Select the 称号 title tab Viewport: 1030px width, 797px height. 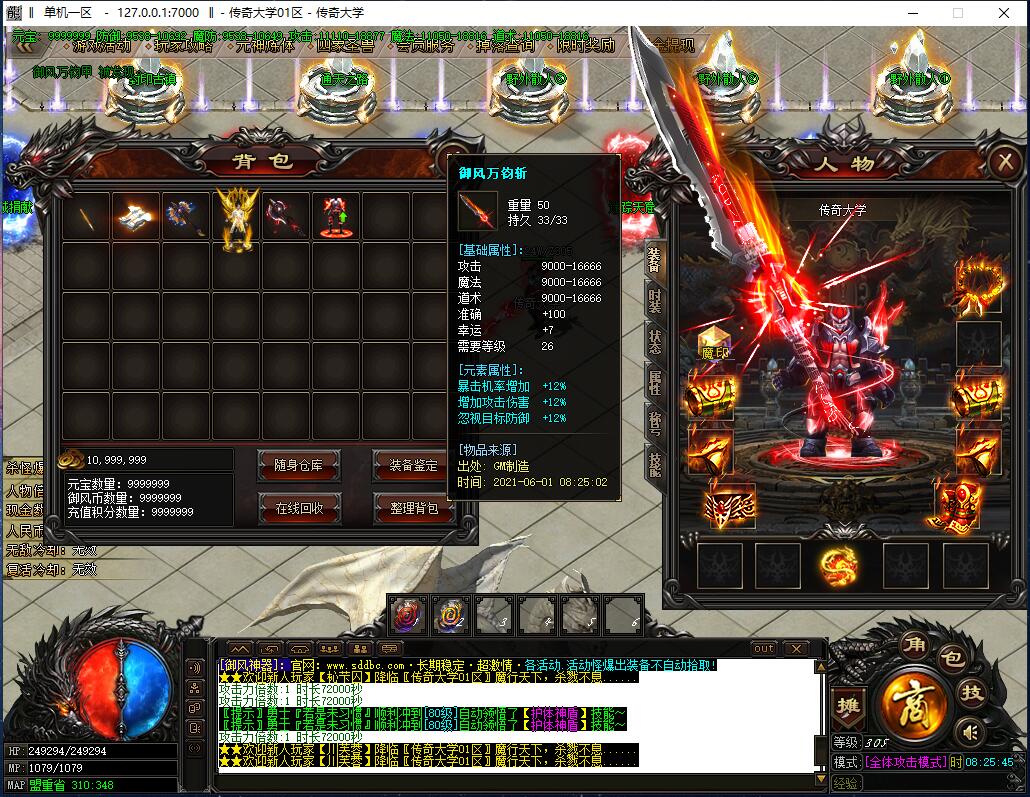[x=654, y=421]
